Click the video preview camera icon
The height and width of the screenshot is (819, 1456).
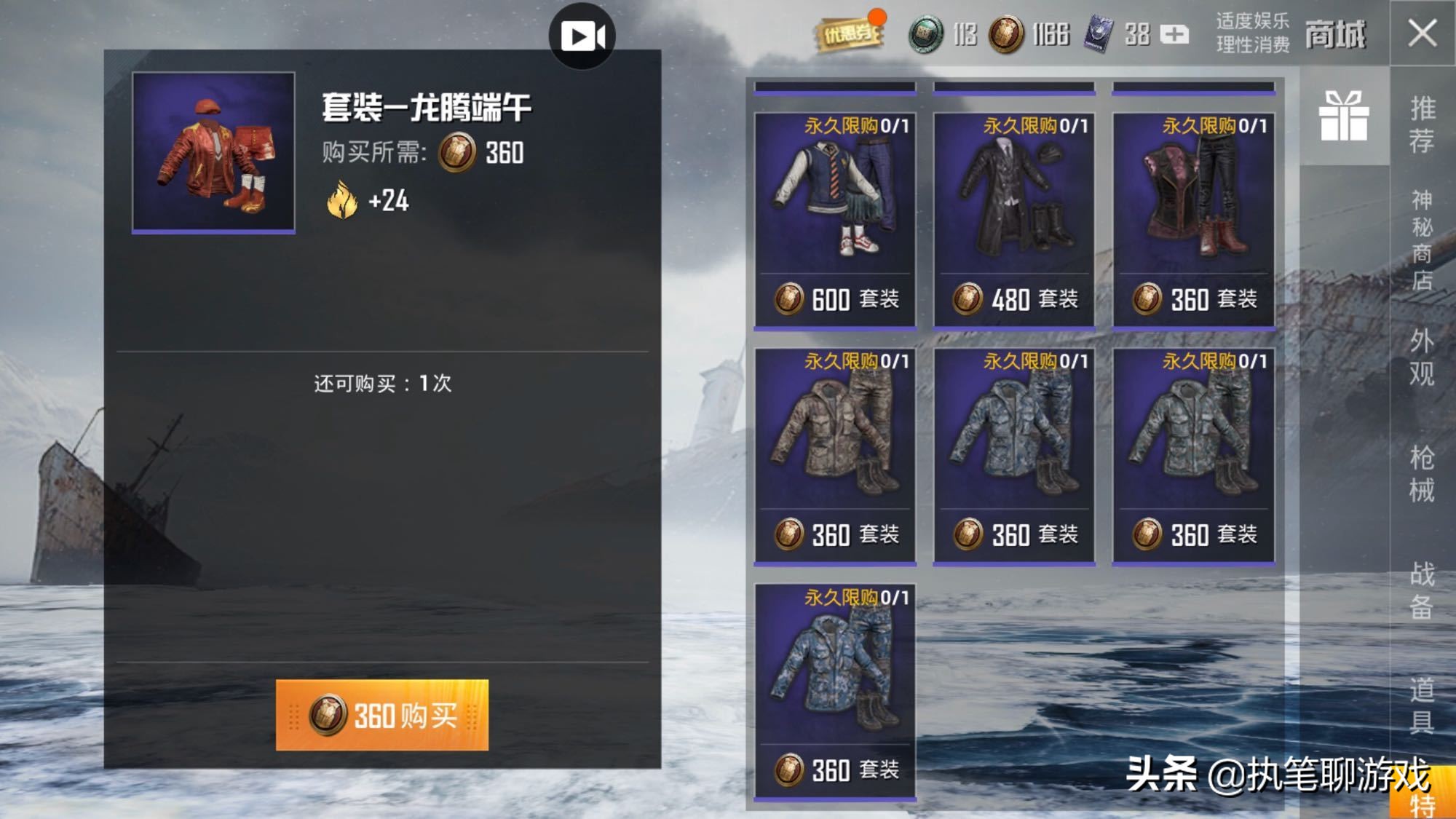(x=582, y=35)
